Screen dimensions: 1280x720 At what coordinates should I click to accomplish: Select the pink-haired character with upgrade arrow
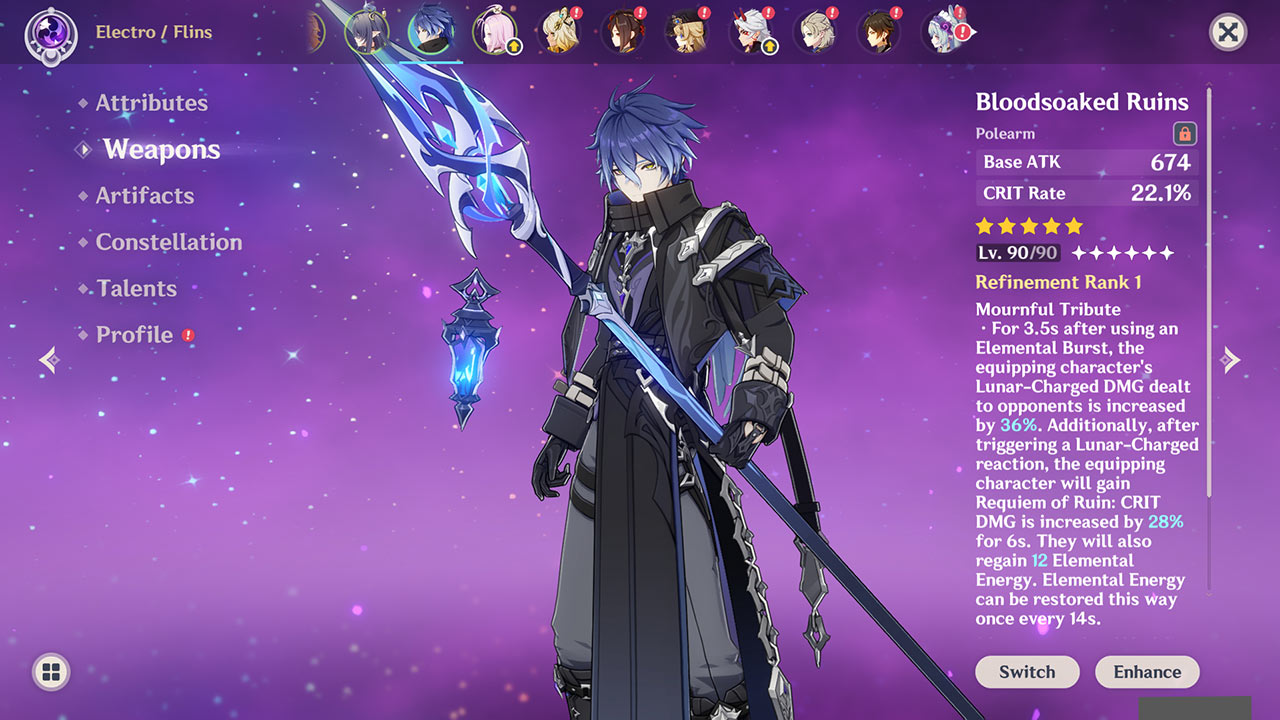click(496, 30)
